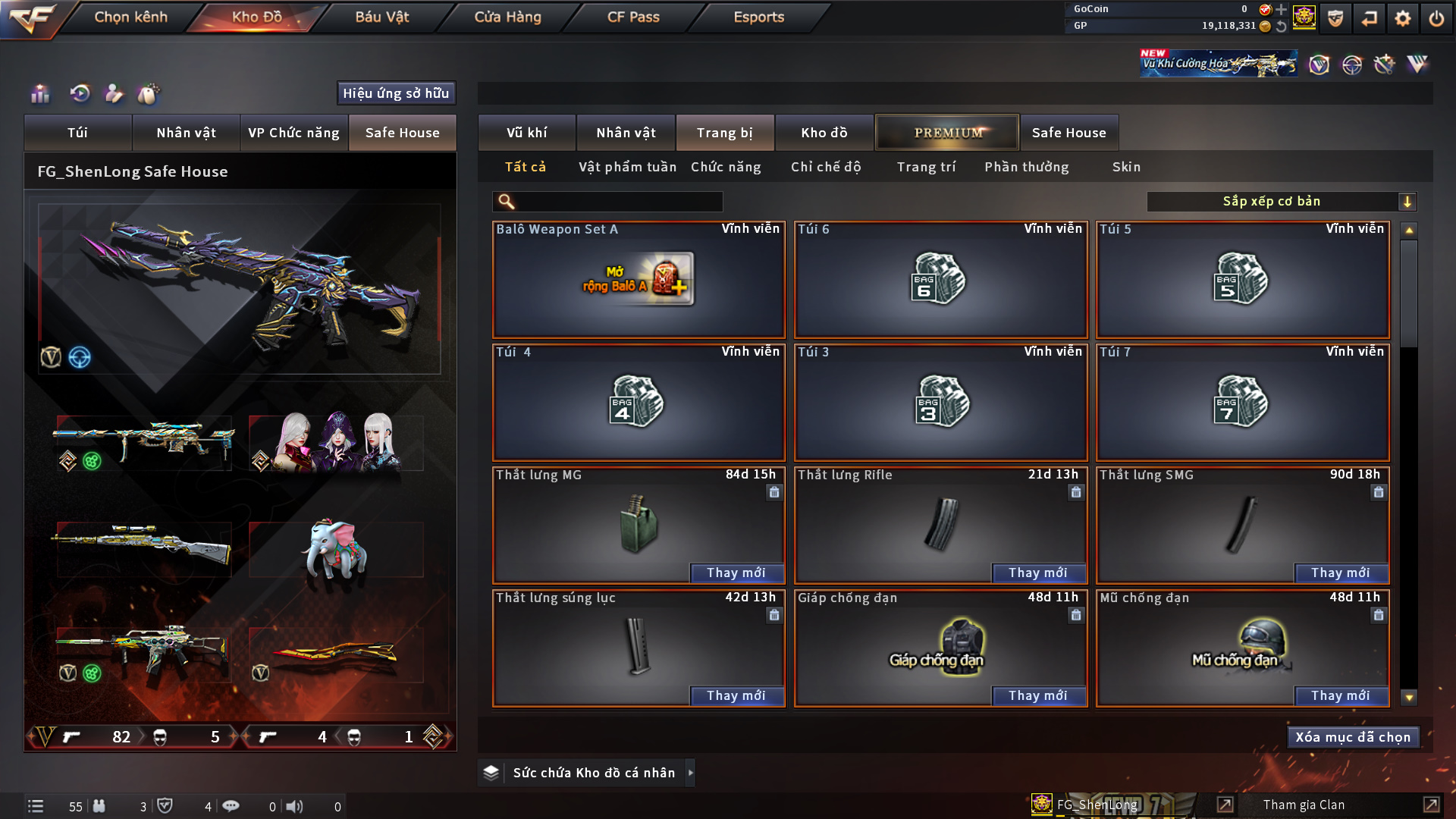Renew the Thắt lưng MG item
Image resolution: width=1456 pixels, height=819 pixels.
(x=736, y=573)
